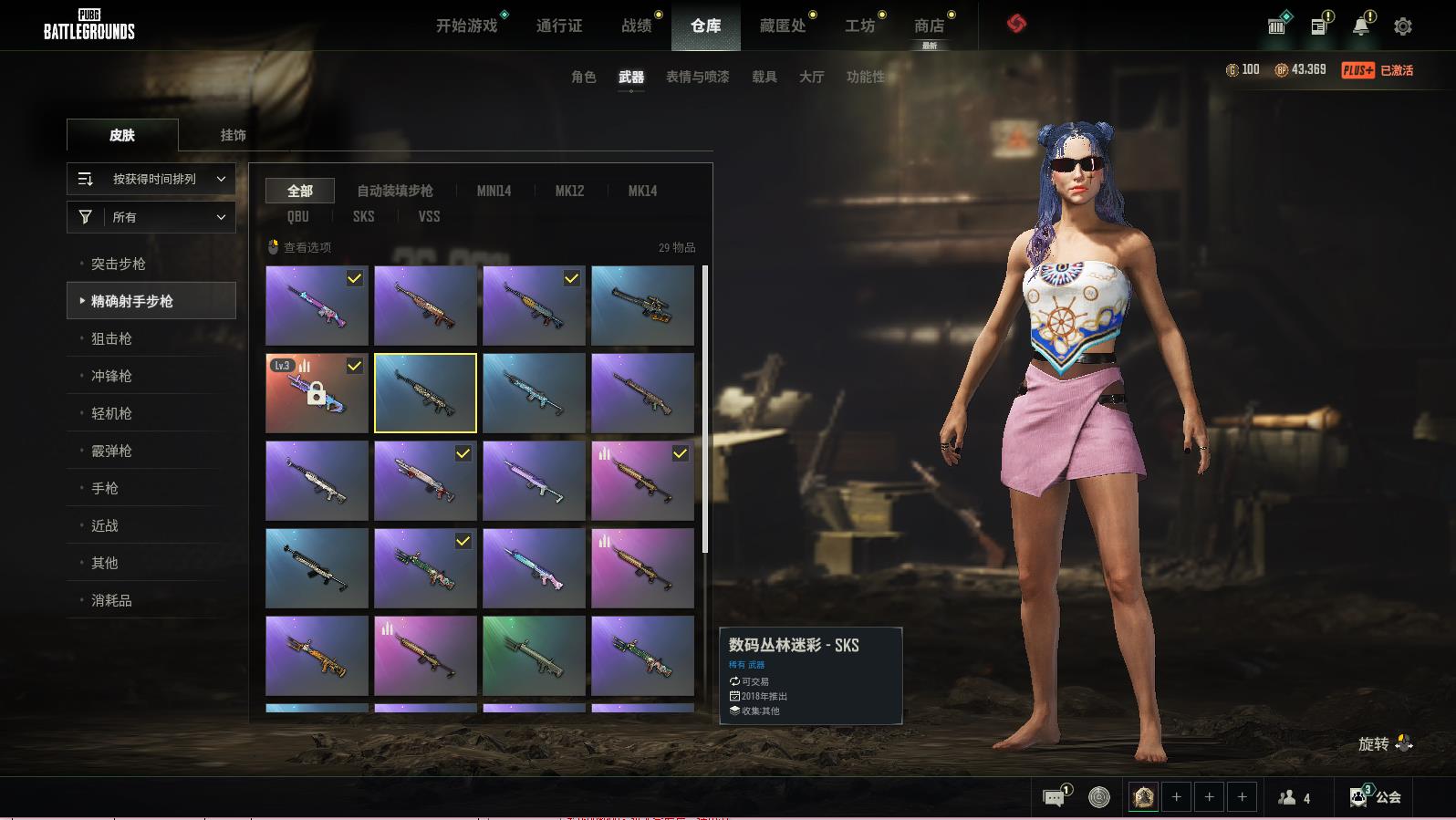This screenshot has width=1456, height=820.
Task: Select the 角色 character sub-tab
Action: coord(583,77)
